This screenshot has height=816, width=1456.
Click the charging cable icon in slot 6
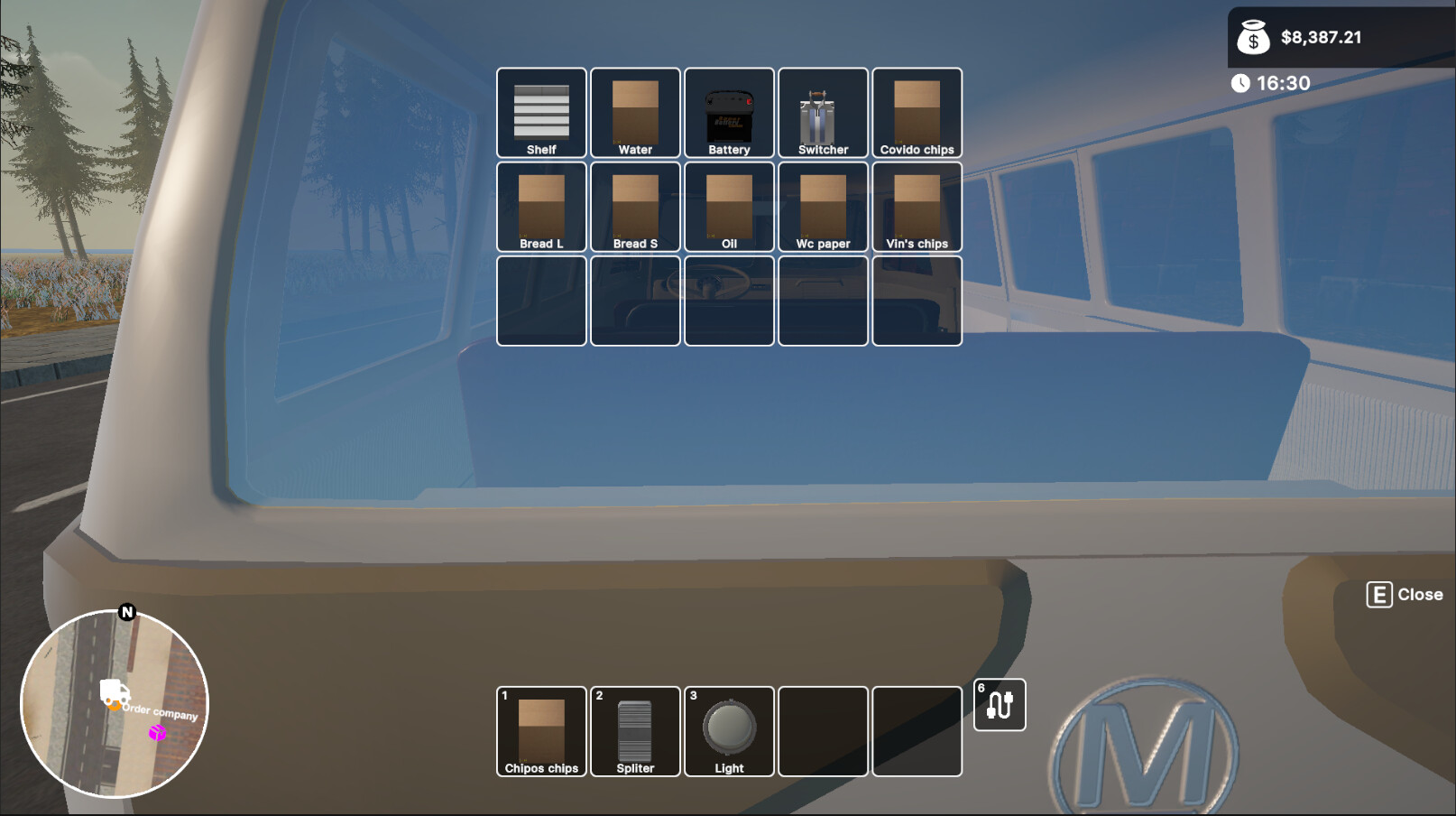click(x=1000, y=706)
